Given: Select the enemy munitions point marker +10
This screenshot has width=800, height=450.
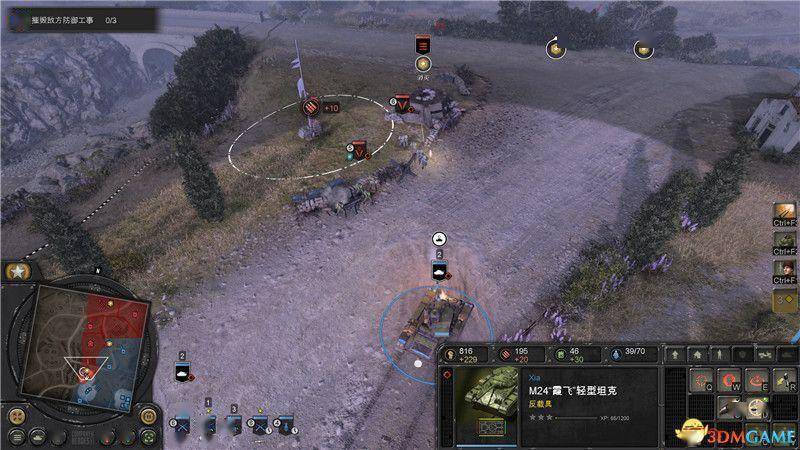Looking at the screenshot, I should [x=310, y=108].
